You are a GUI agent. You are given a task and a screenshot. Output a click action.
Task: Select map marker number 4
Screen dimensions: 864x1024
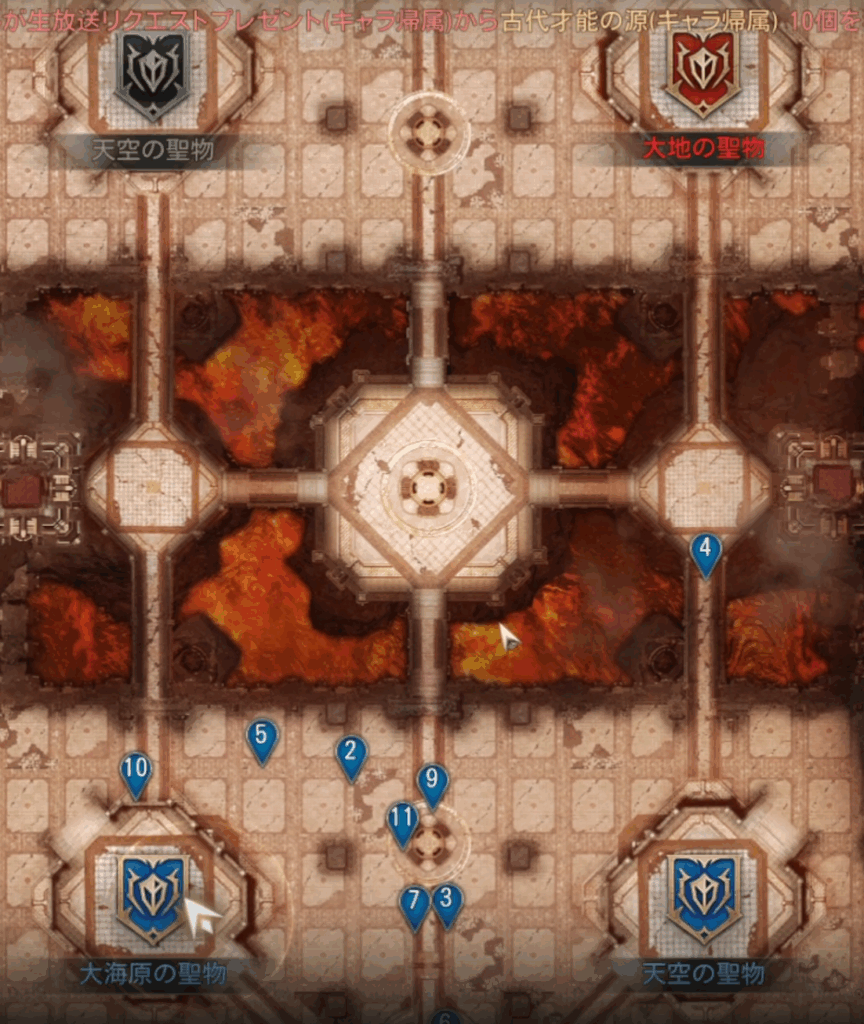(706, 551)
